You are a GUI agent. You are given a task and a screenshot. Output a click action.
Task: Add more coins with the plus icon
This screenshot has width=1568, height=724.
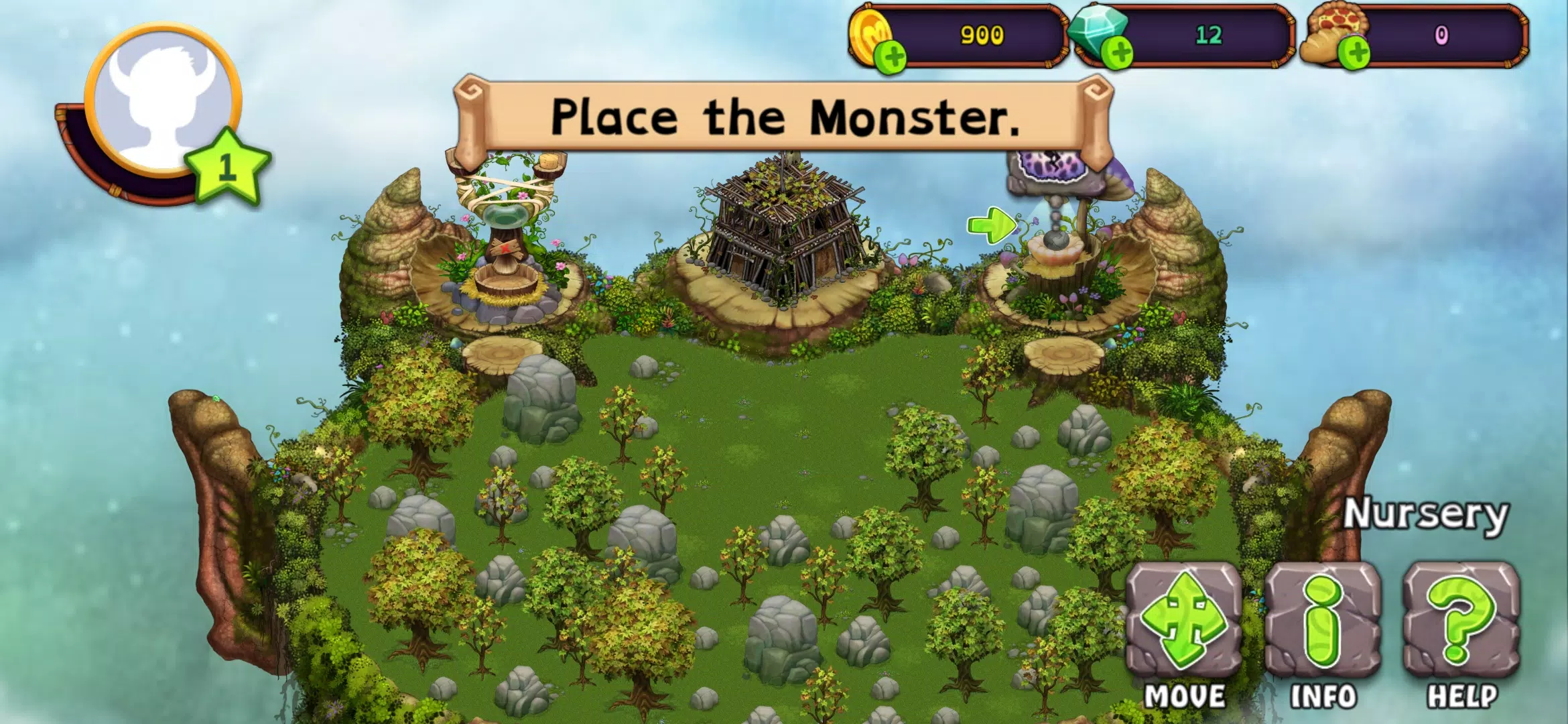coord(893,56)
